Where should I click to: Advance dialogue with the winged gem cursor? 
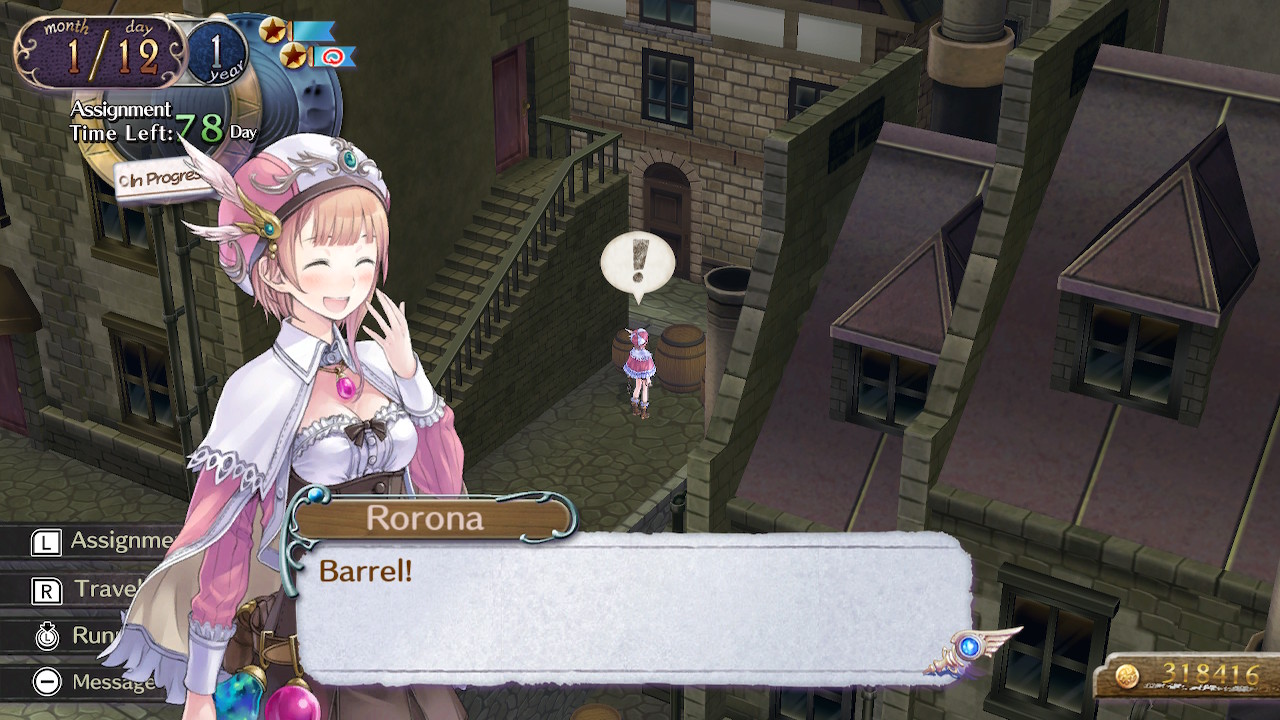click(968, 647)
